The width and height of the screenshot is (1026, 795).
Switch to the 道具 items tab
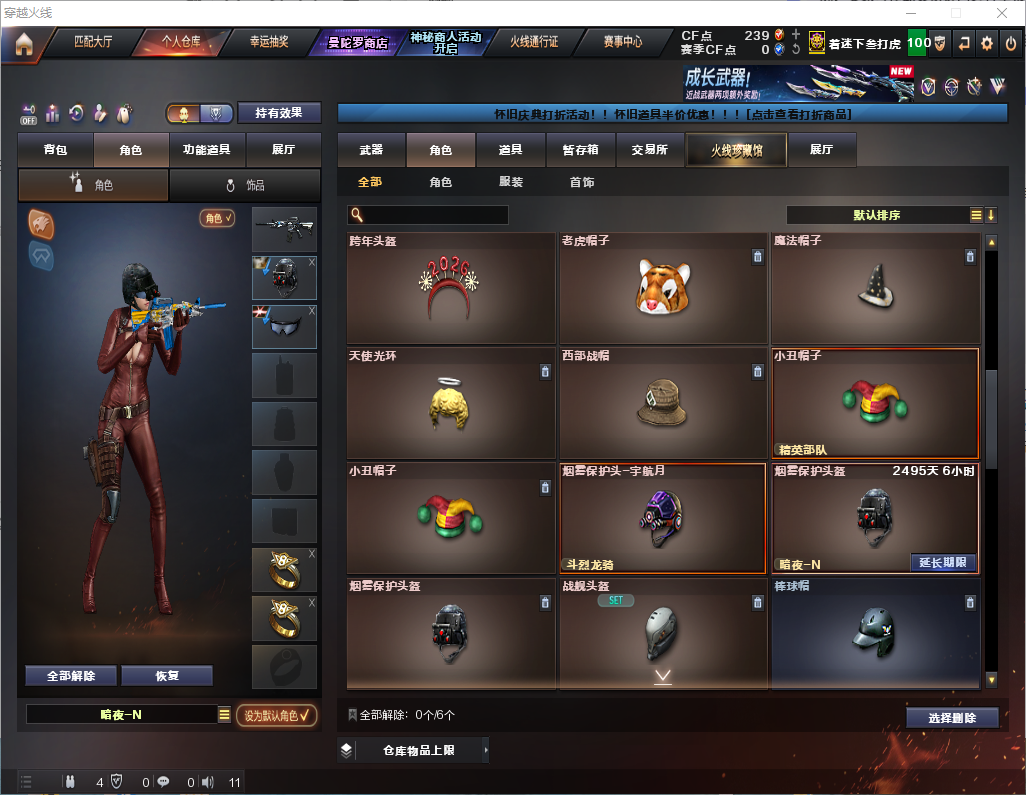pyautogui.click(x=510, y=150)
